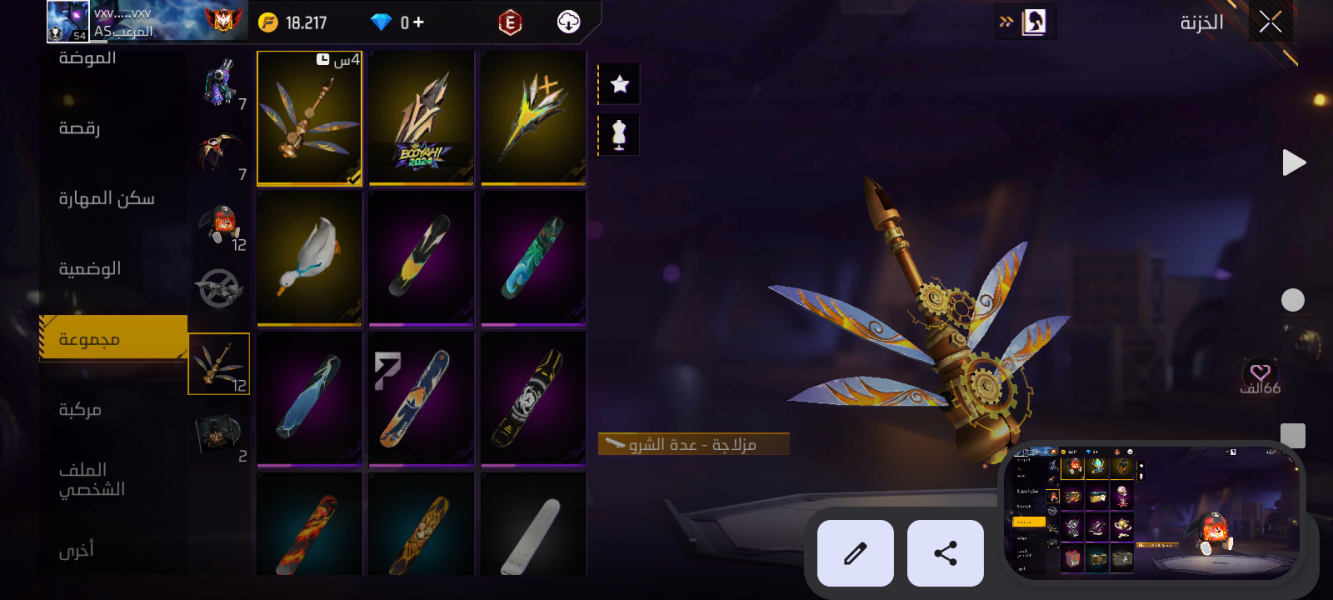Switch to the مركبة vehicle tab
The height and width of the screenshot is (600, 1333).
point(80,409)
